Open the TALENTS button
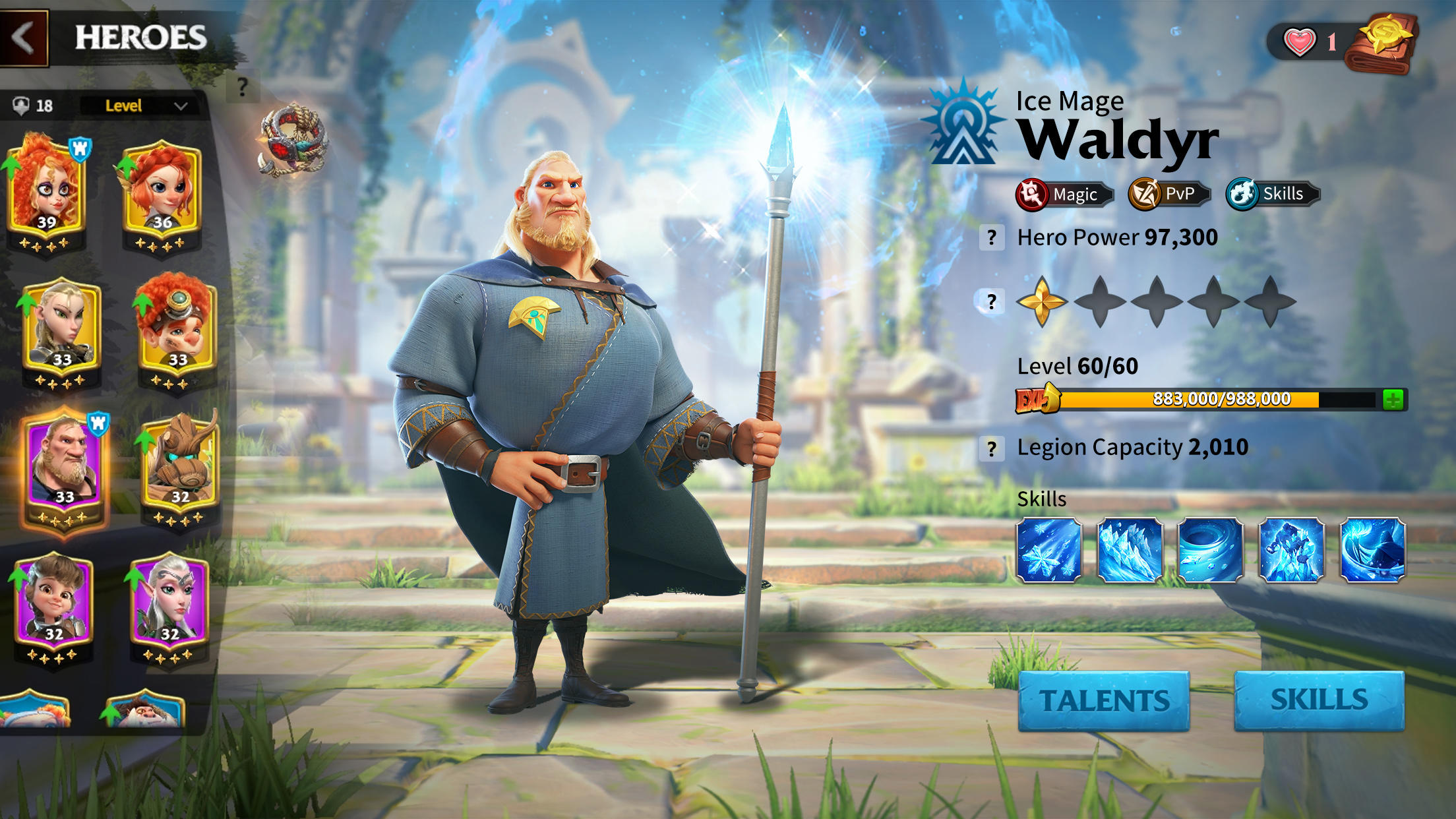 (x=1103, y=700)
